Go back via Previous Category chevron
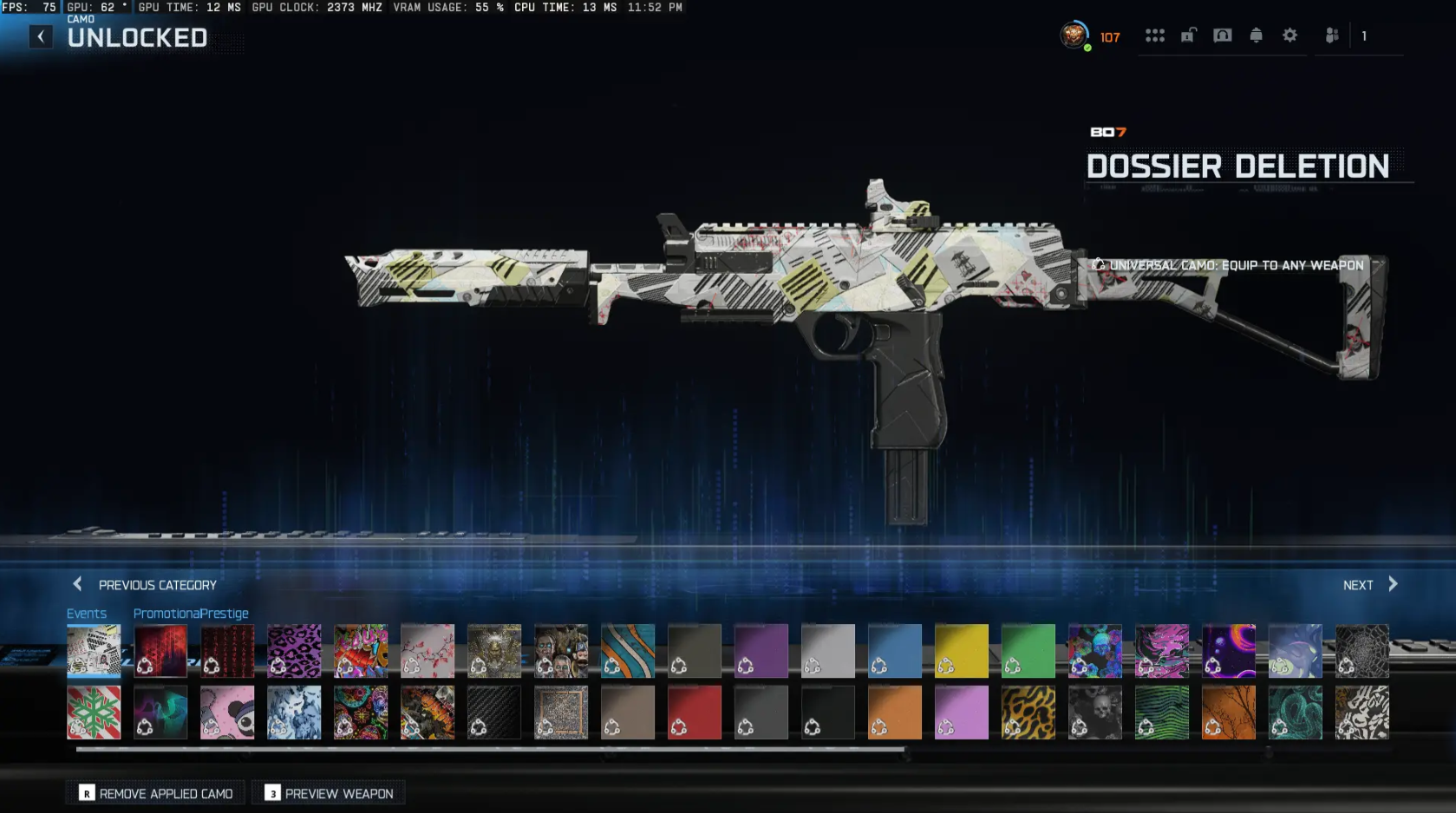 (76, 584)
